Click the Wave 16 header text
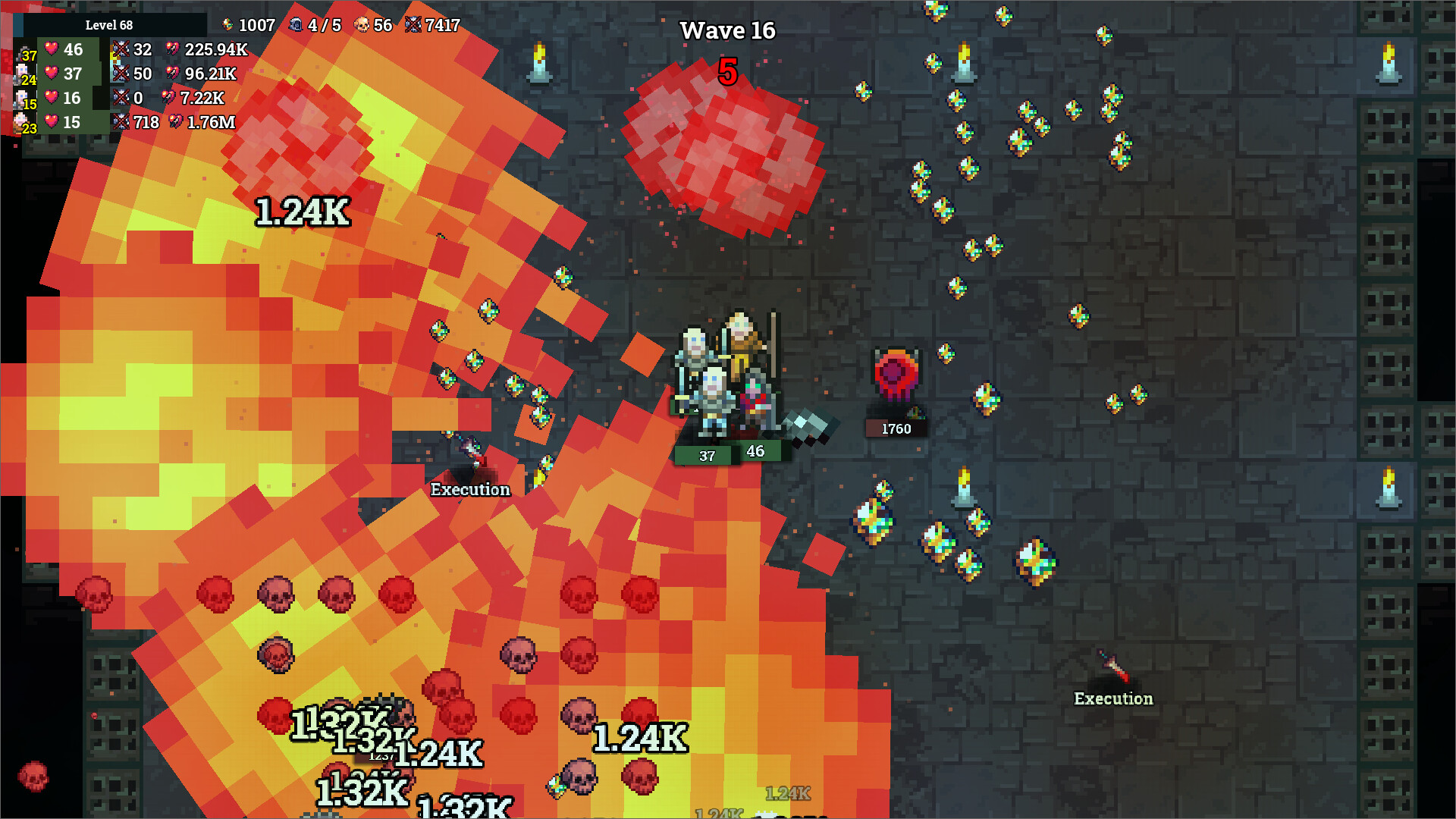Viewport: 1456px width, 819px height. tap(727, 30)
